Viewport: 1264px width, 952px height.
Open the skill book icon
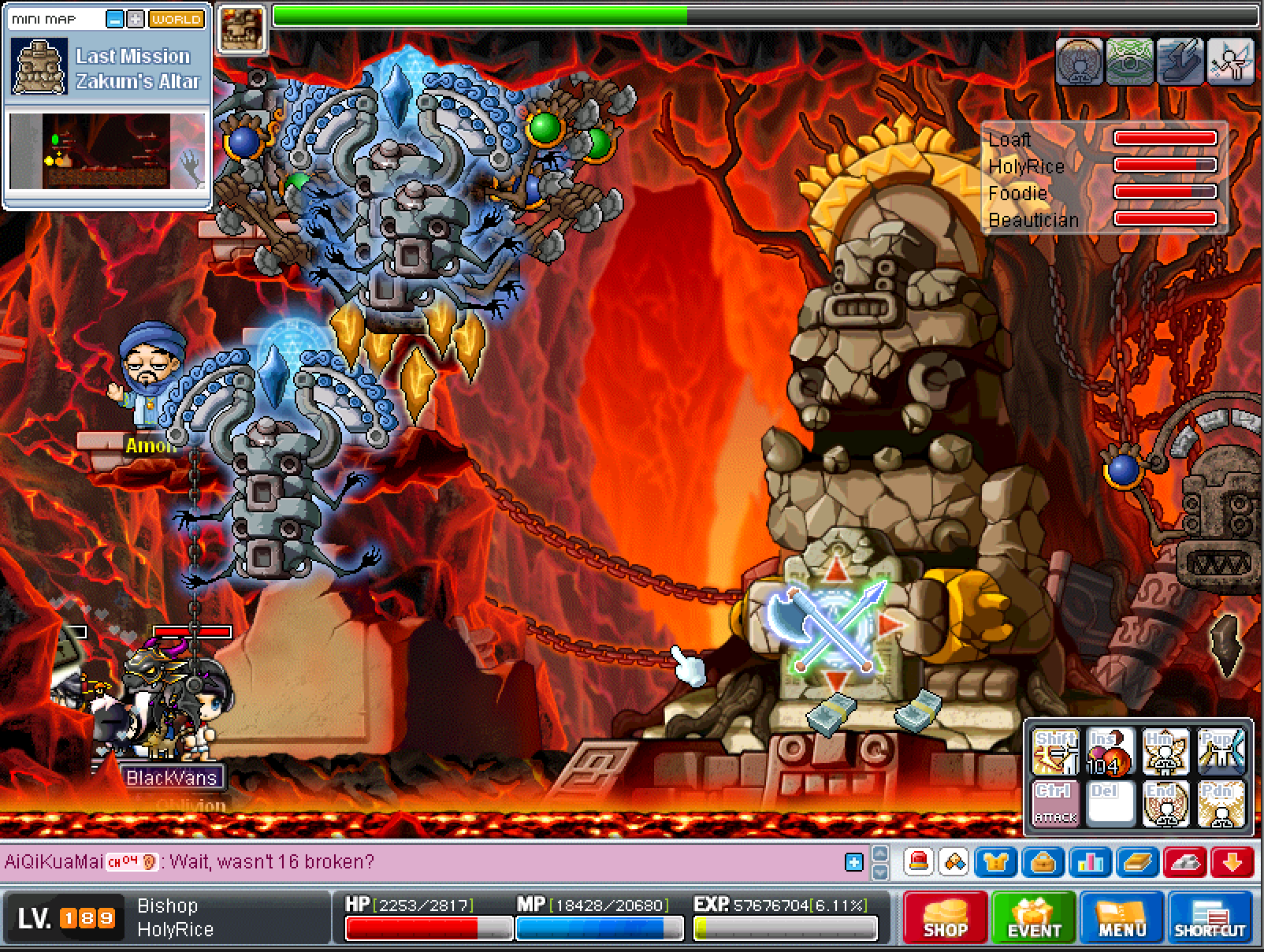[x=1137, y=862]
